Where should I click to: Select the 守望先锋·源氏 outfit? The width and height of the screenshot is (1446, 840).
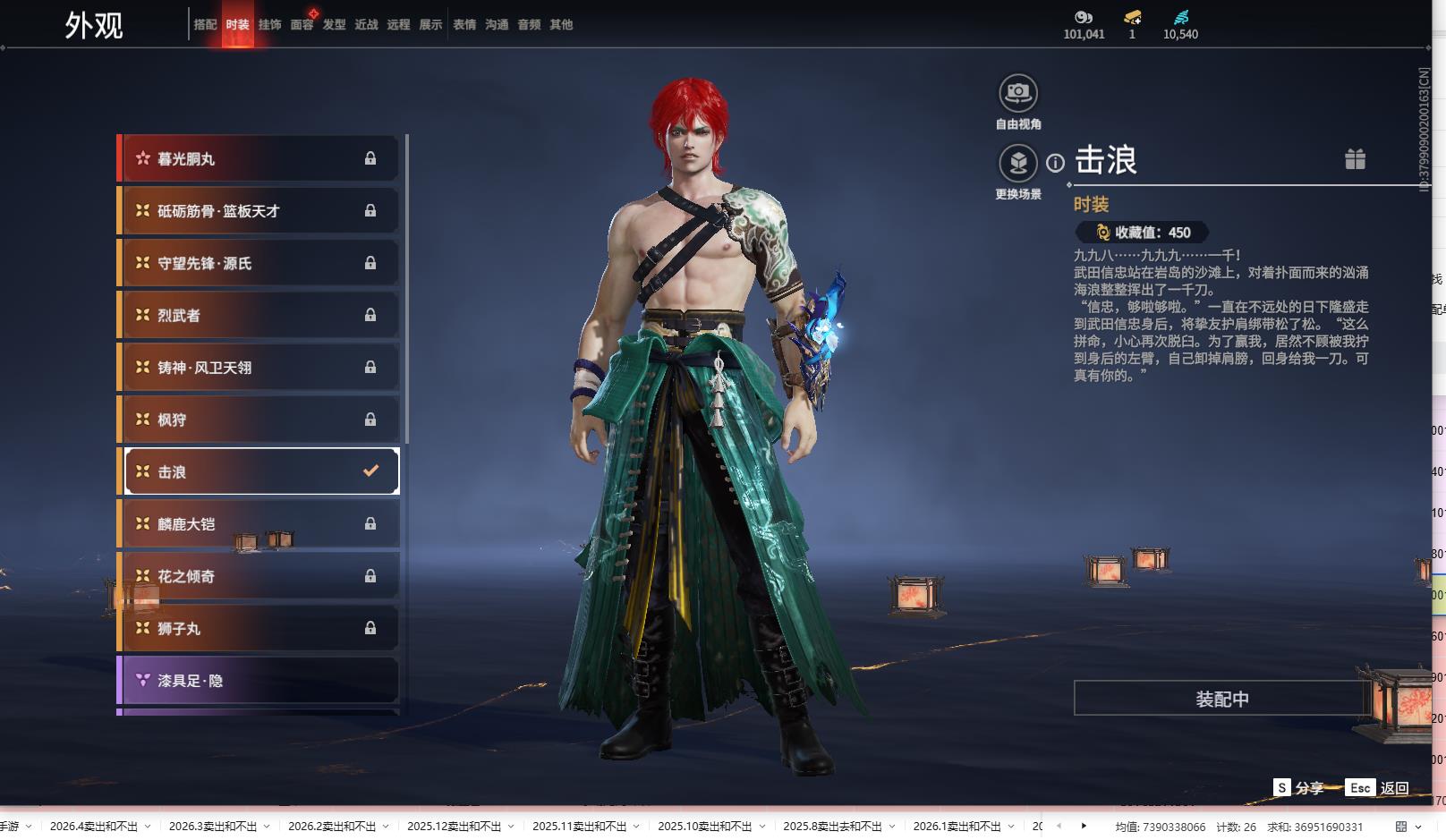[x=259, y=263]
